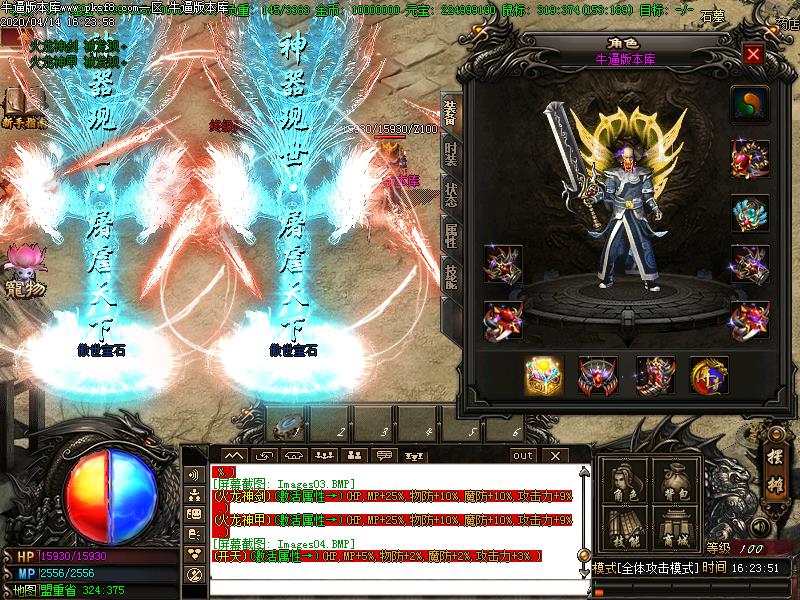Screen dimensions: 800x600
Task: Open the 状态 (status) tab
Action: [451, 195]
